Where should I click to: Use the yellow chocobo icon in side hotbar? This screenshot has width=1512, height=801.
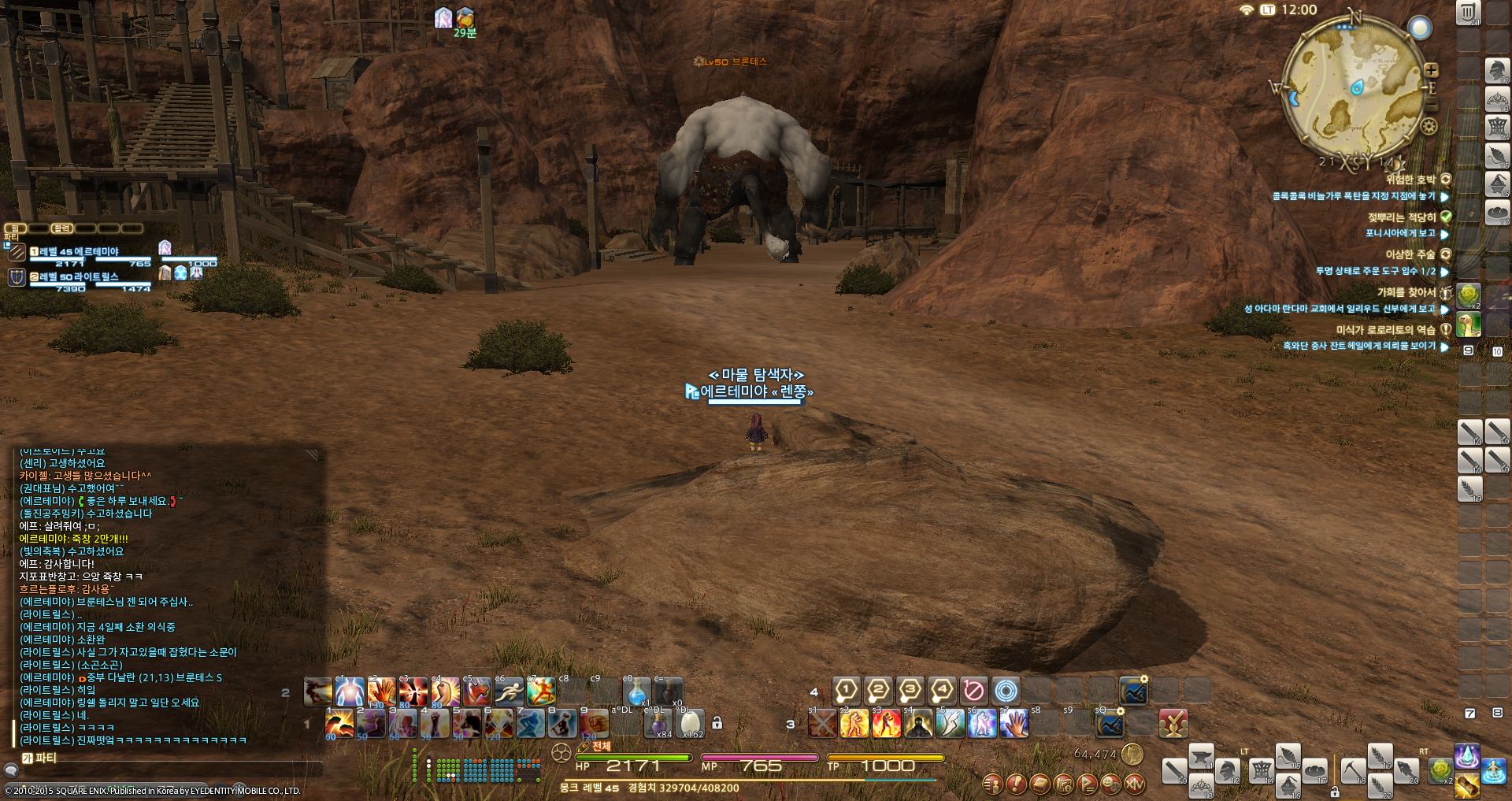pyautogui.click(x=1469, y=324)
